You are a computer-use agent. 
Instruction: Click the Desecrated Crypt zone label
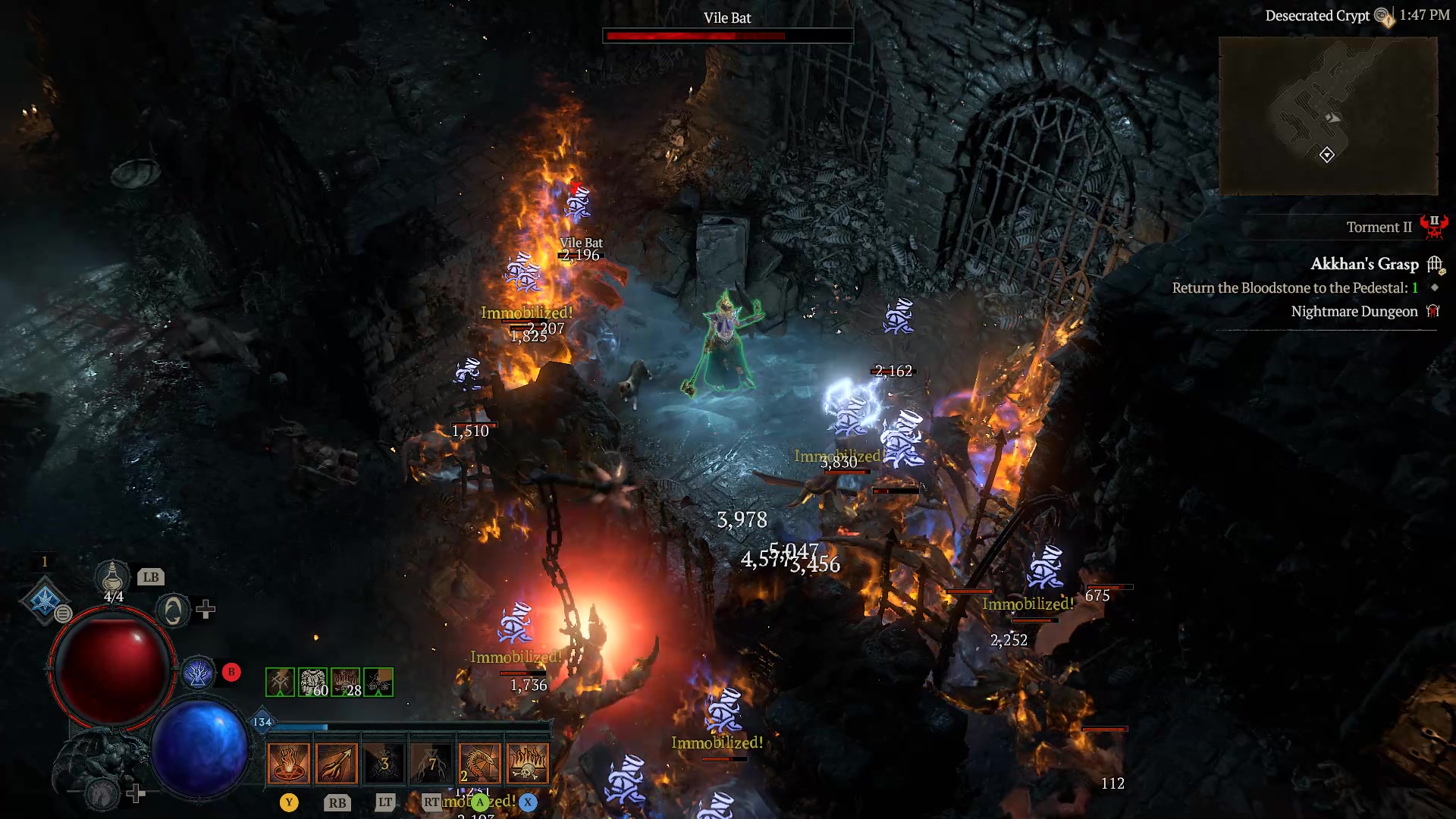(x=1319, y=16)
